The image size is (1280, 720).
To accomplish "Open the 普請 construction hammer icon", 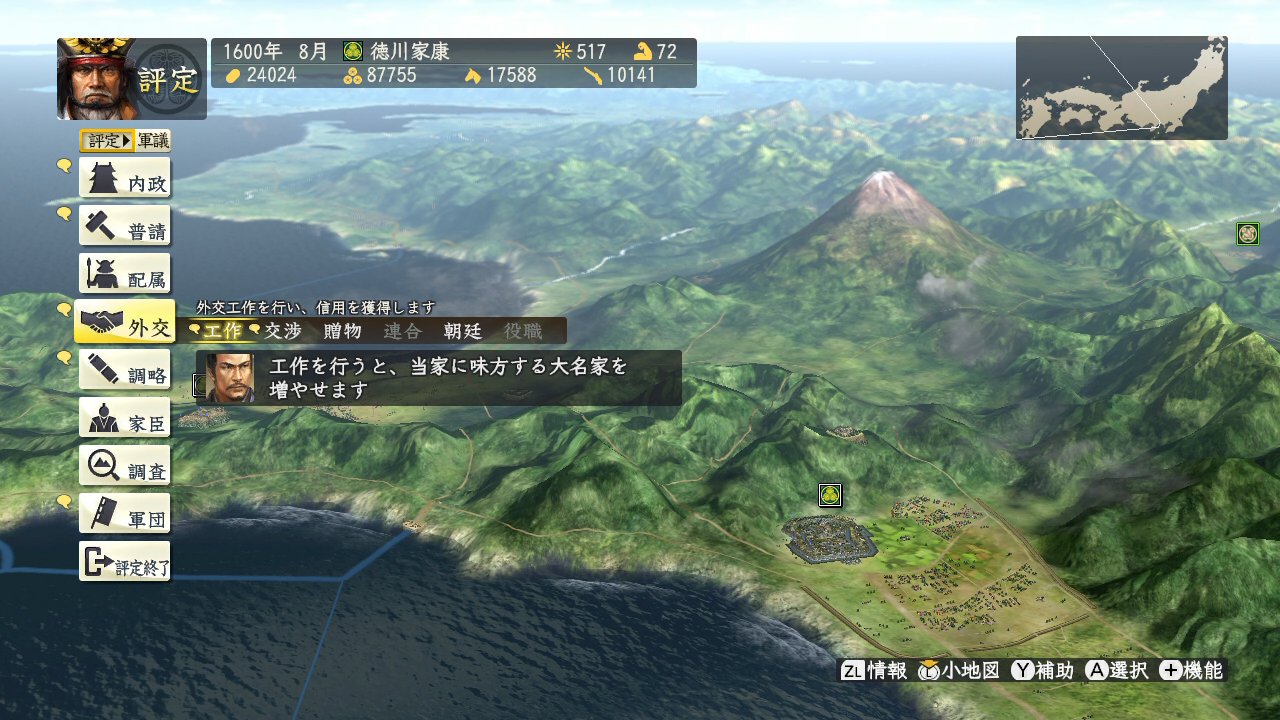I will tap(124, 225).
